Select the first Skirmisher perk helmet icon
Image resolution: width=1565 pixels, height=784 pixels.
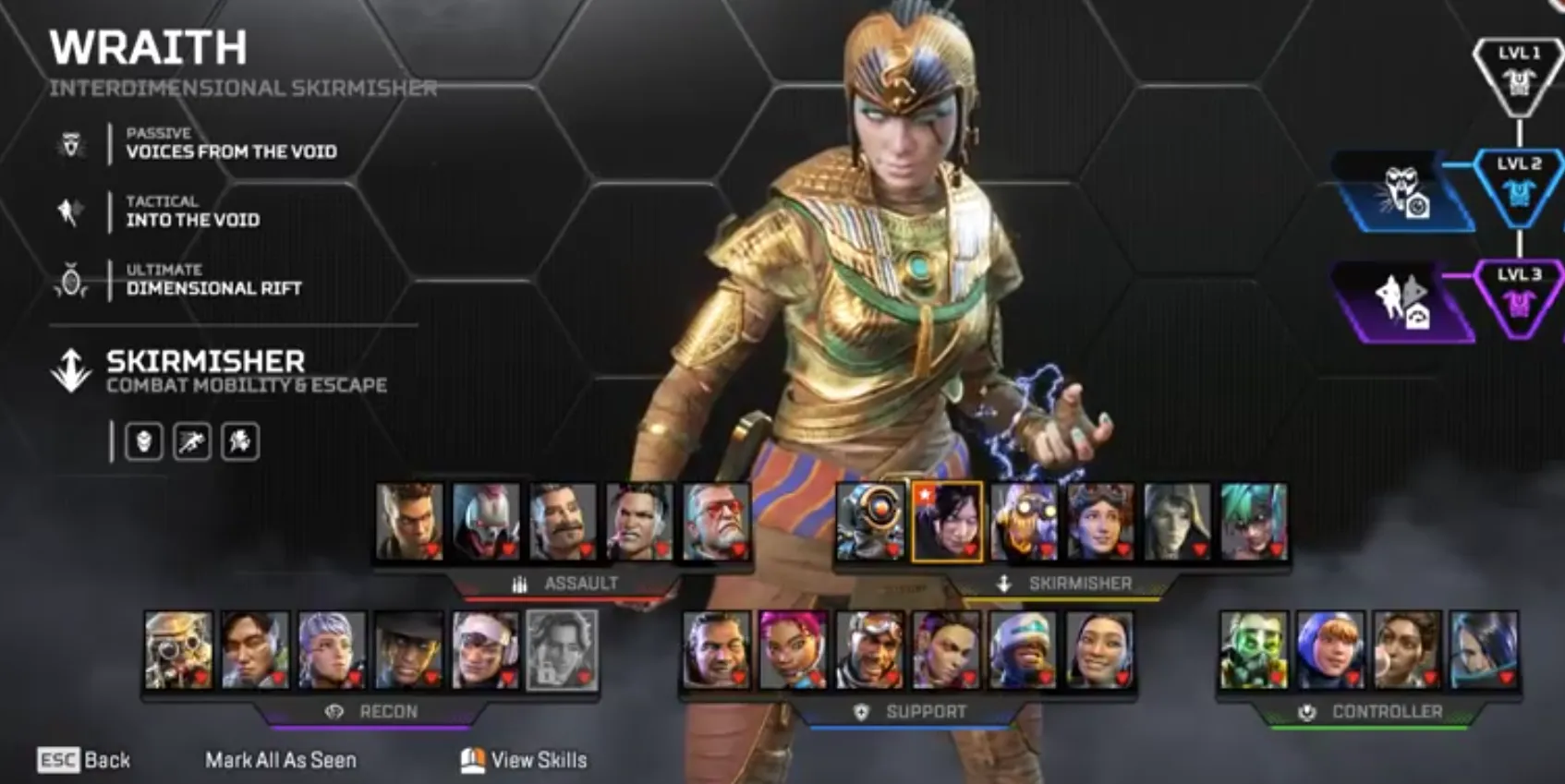pos(143,441)
